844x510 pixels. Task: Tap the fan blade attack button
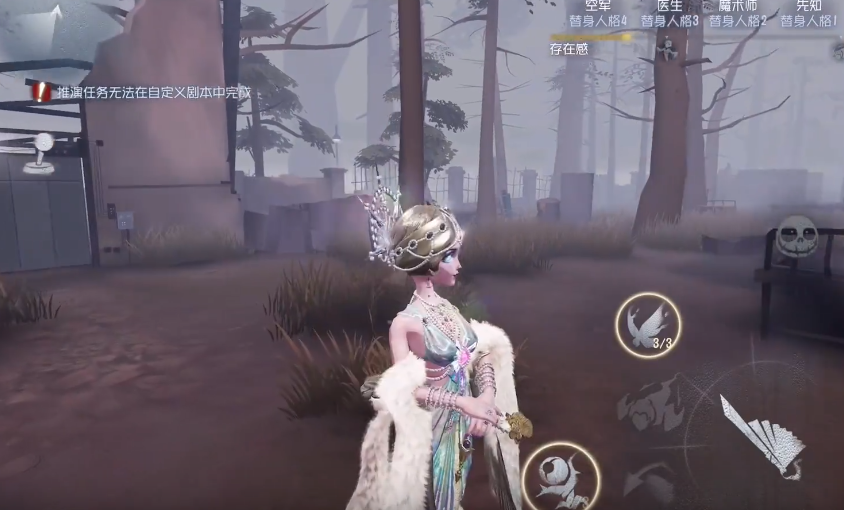pos(762,437)
